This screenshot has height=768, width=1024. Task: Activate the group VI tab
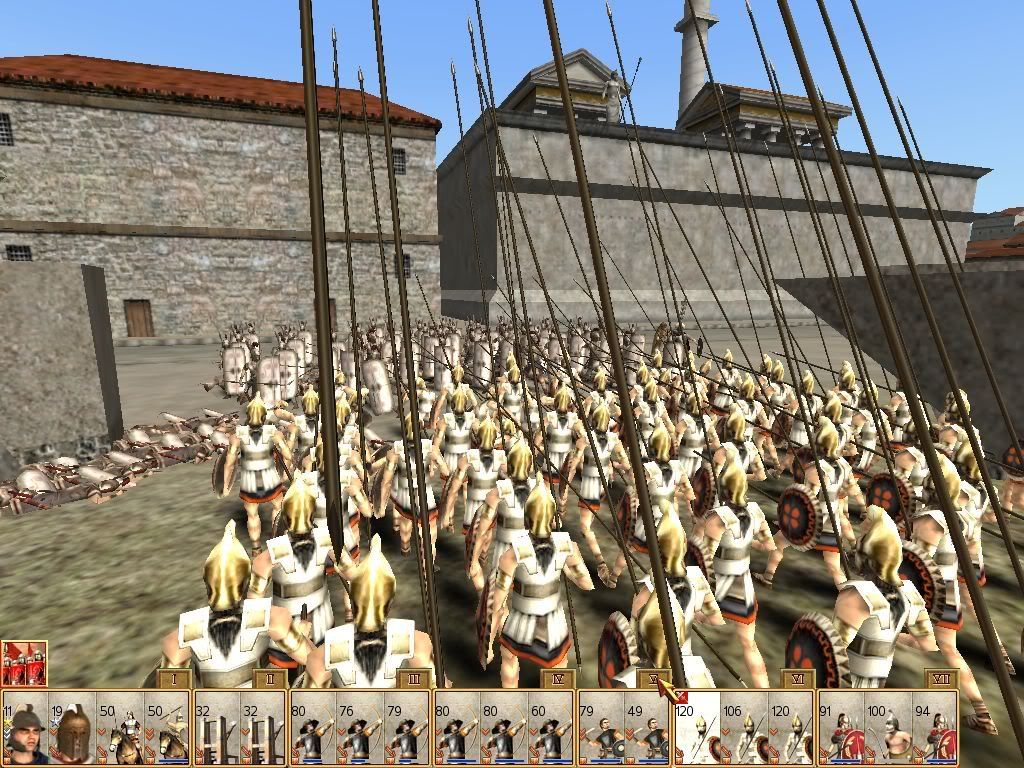798,679
